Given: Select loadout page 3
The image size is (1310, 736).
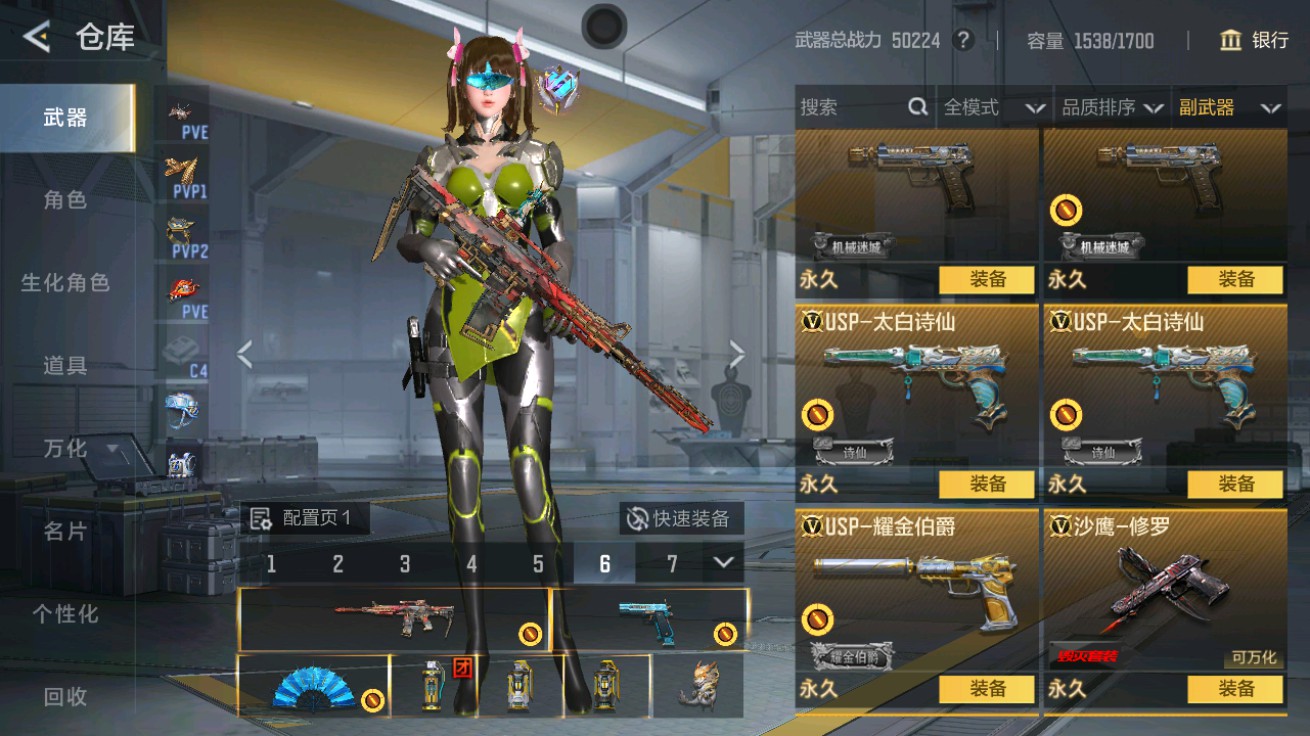Looking at the screenshot, I should [x=404, y=564].
